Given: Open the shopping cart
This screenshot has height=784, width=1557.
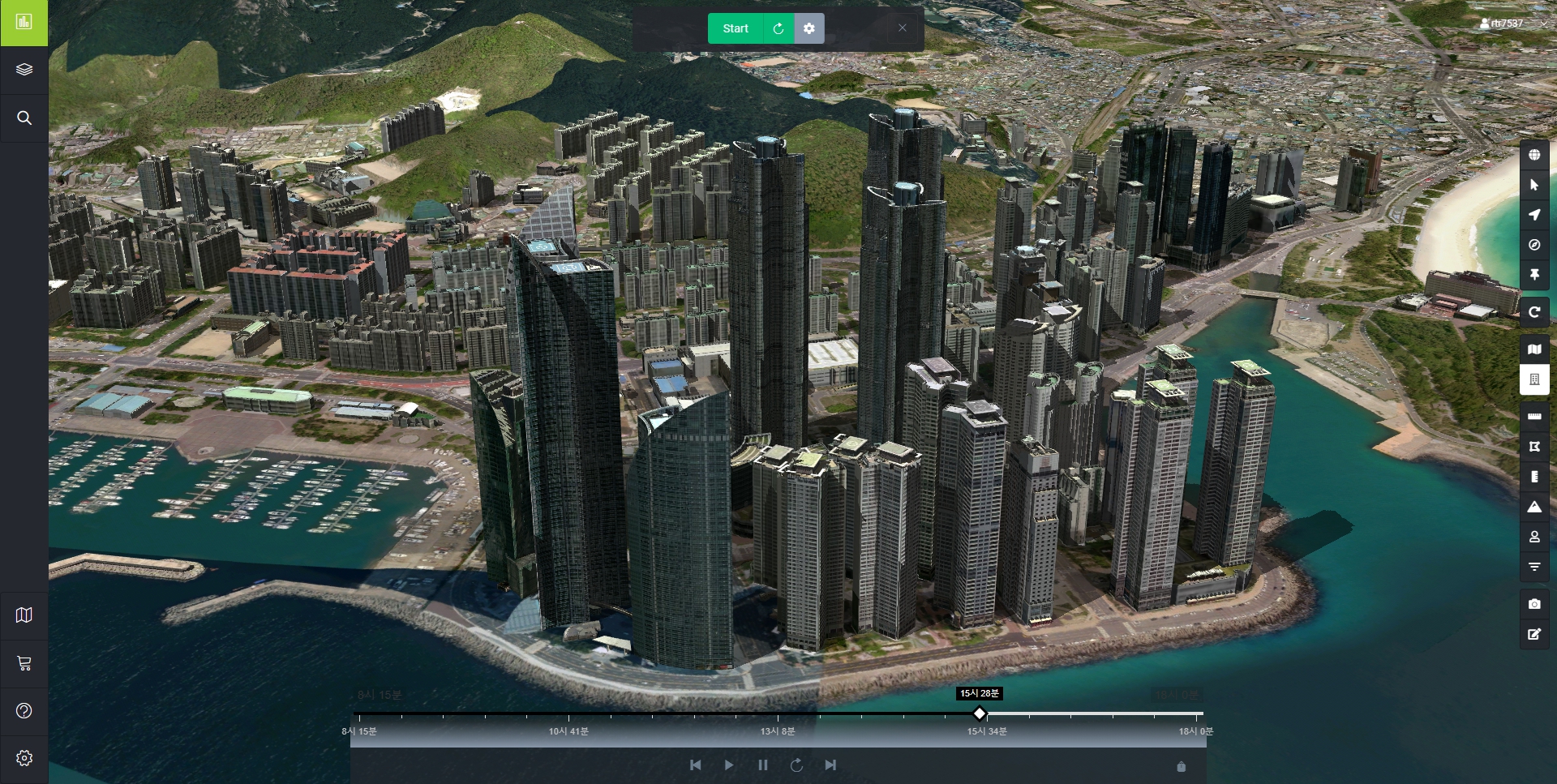Looking at the screenshot, I should (x=24, y=663).
